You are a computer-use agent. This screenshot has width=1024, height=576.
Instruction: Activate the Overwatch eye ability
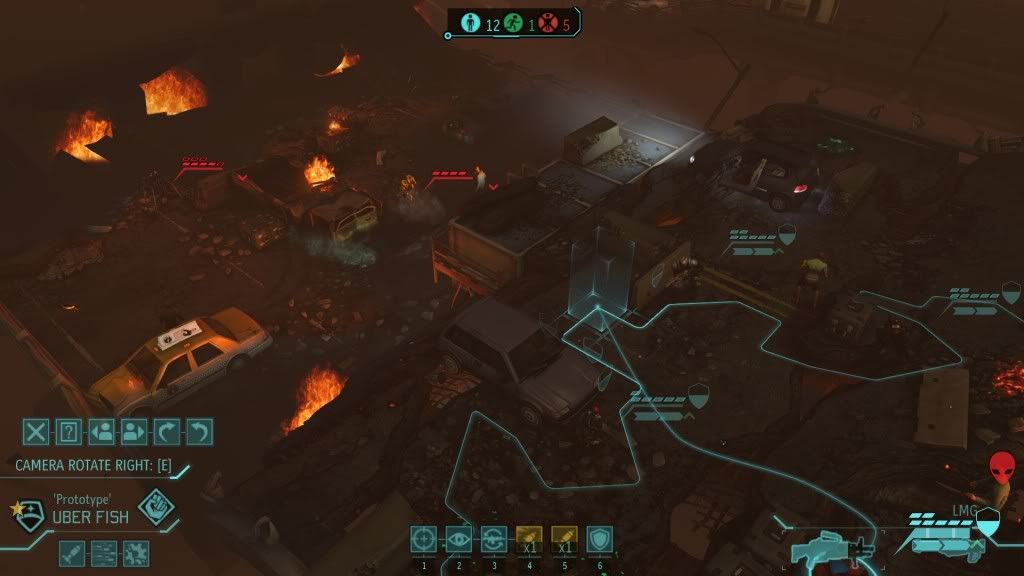pyautogui.click(x=459, y=540)
